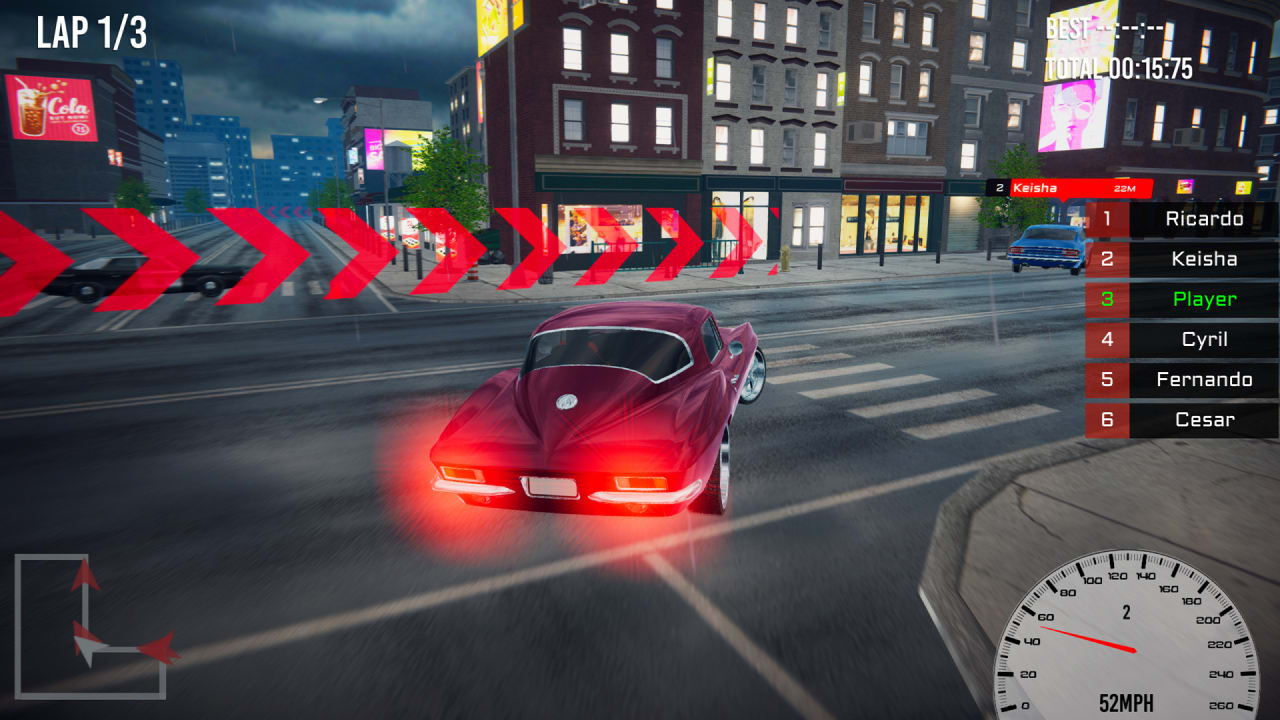Expand the Cyril leaderboard entry
Image resolution: width=1280 pixels, height=720 pixels.
click(1203, 340)
